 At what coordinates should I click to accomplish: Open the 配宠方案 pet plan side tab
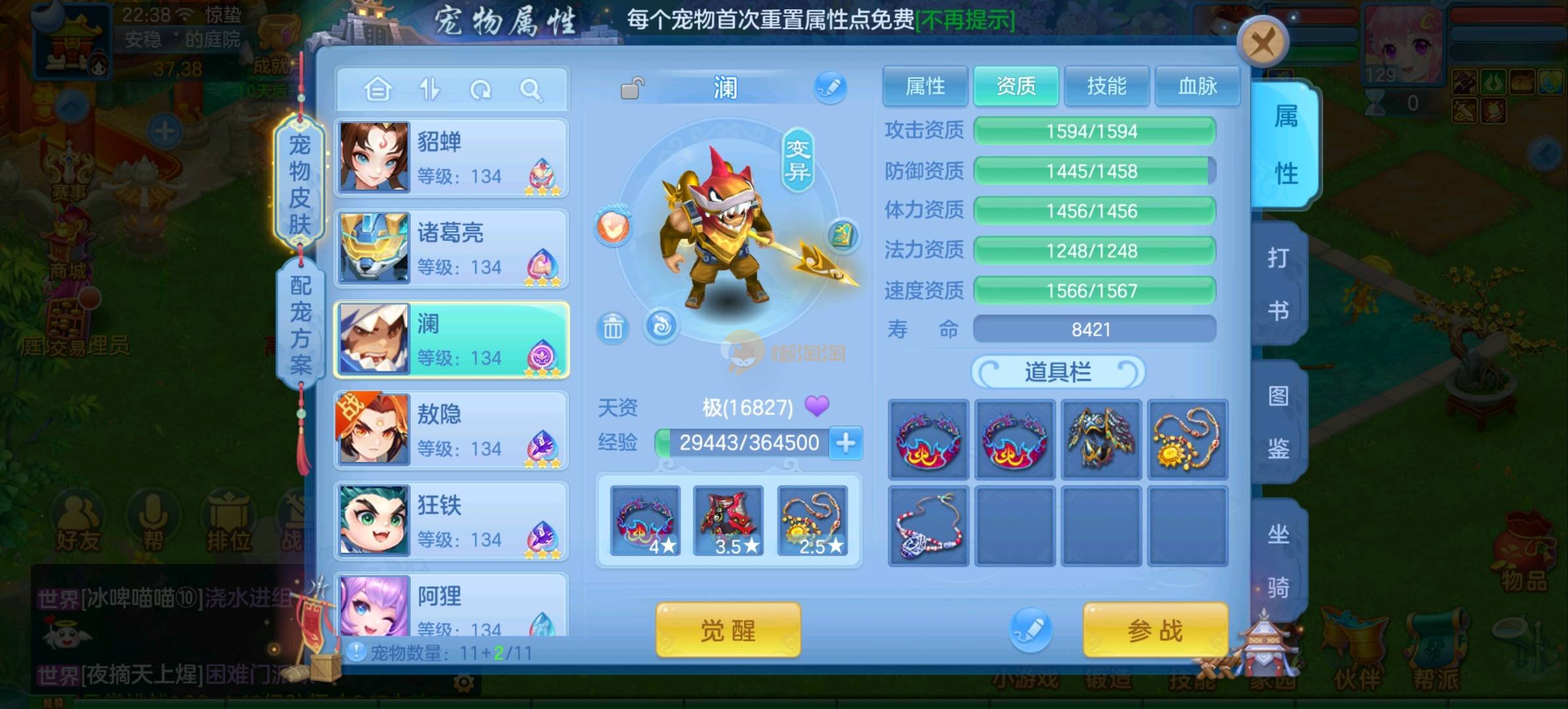[300, 324]
